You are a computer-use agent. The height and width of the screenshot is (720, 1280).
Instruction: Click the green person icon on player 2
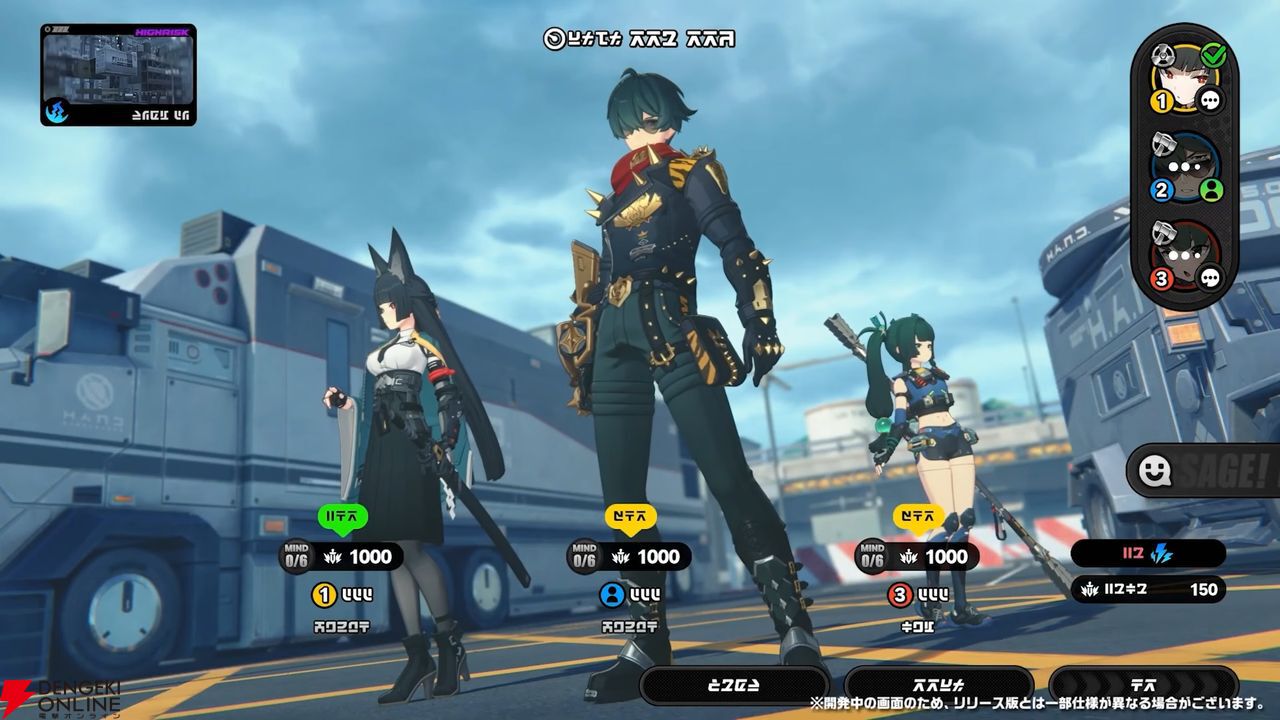click(1211, 190)
